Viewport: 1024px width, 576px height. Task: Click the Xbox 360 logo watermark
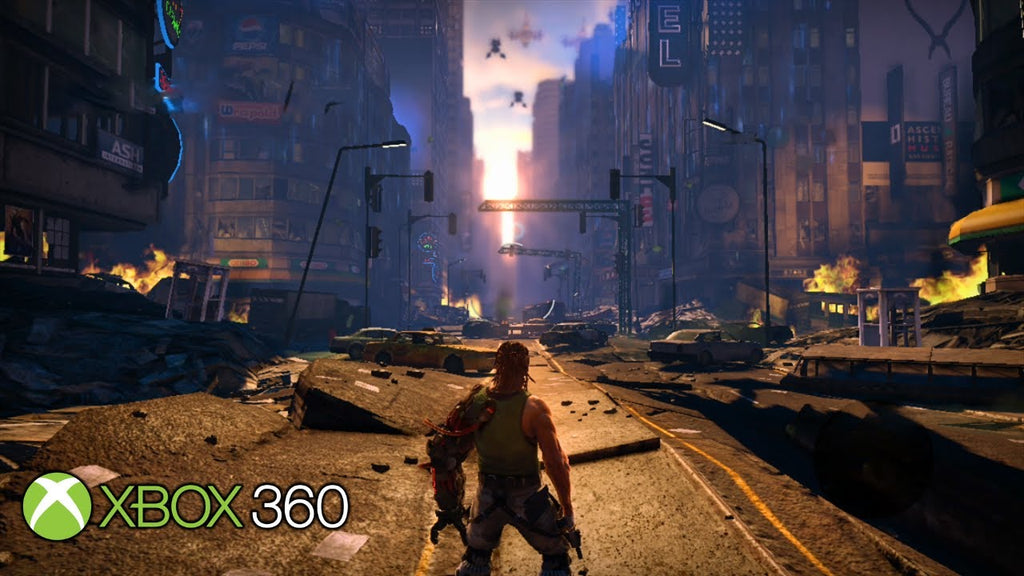click(186, 506)
